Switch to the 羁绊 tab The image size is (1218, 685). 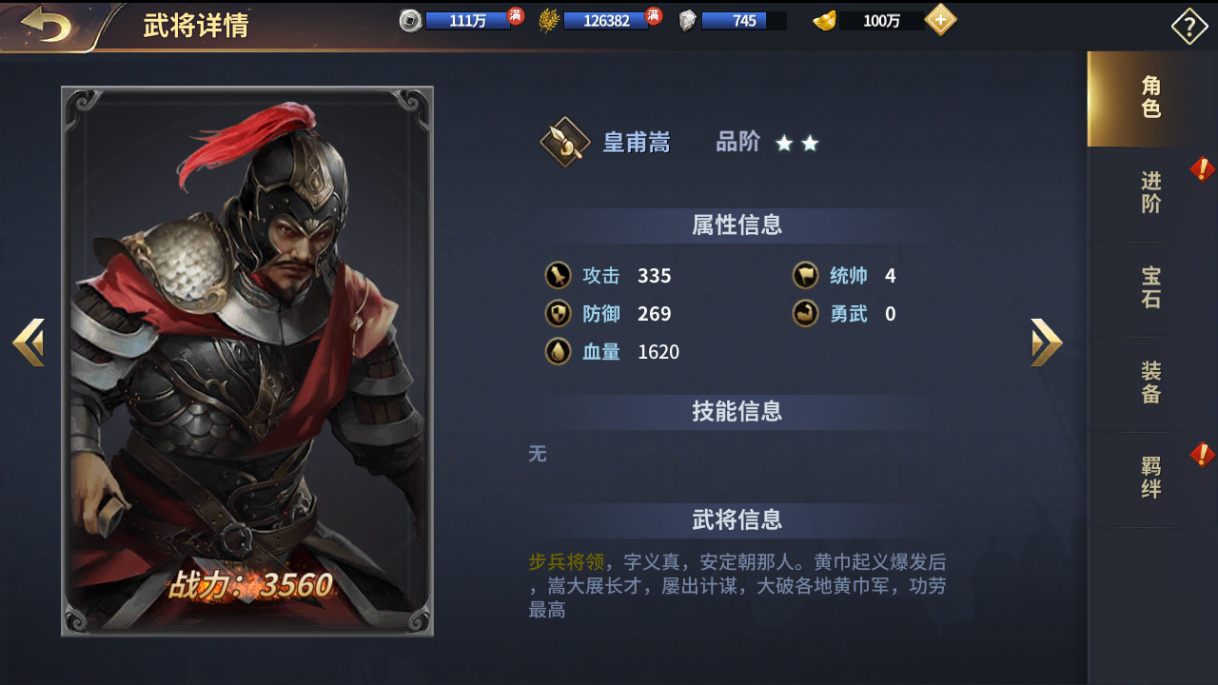pos(1151,478)
